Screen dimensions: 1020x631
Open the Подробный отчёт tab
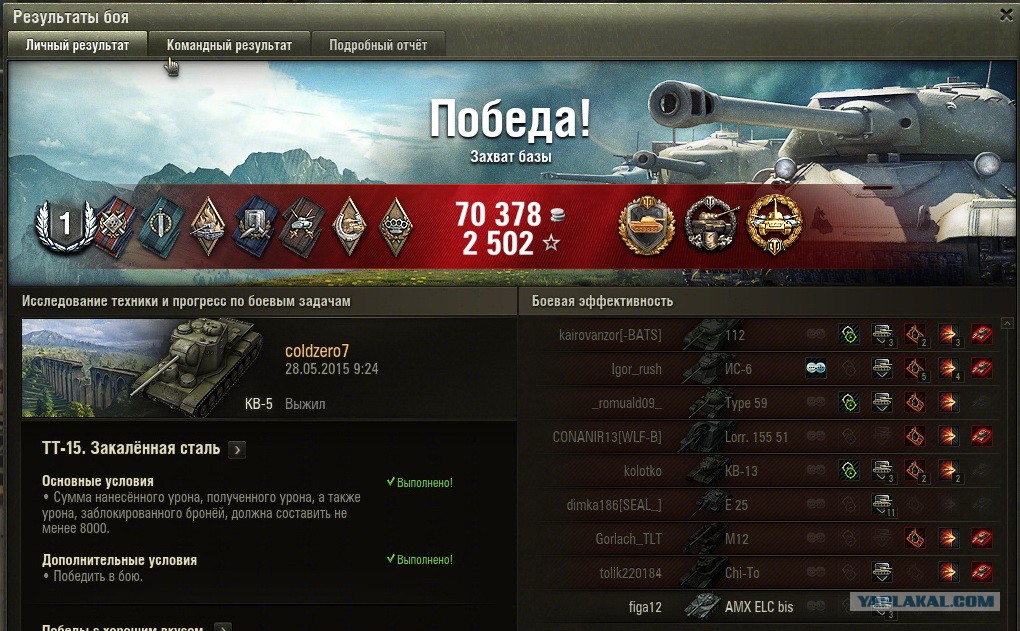(377, 45)
